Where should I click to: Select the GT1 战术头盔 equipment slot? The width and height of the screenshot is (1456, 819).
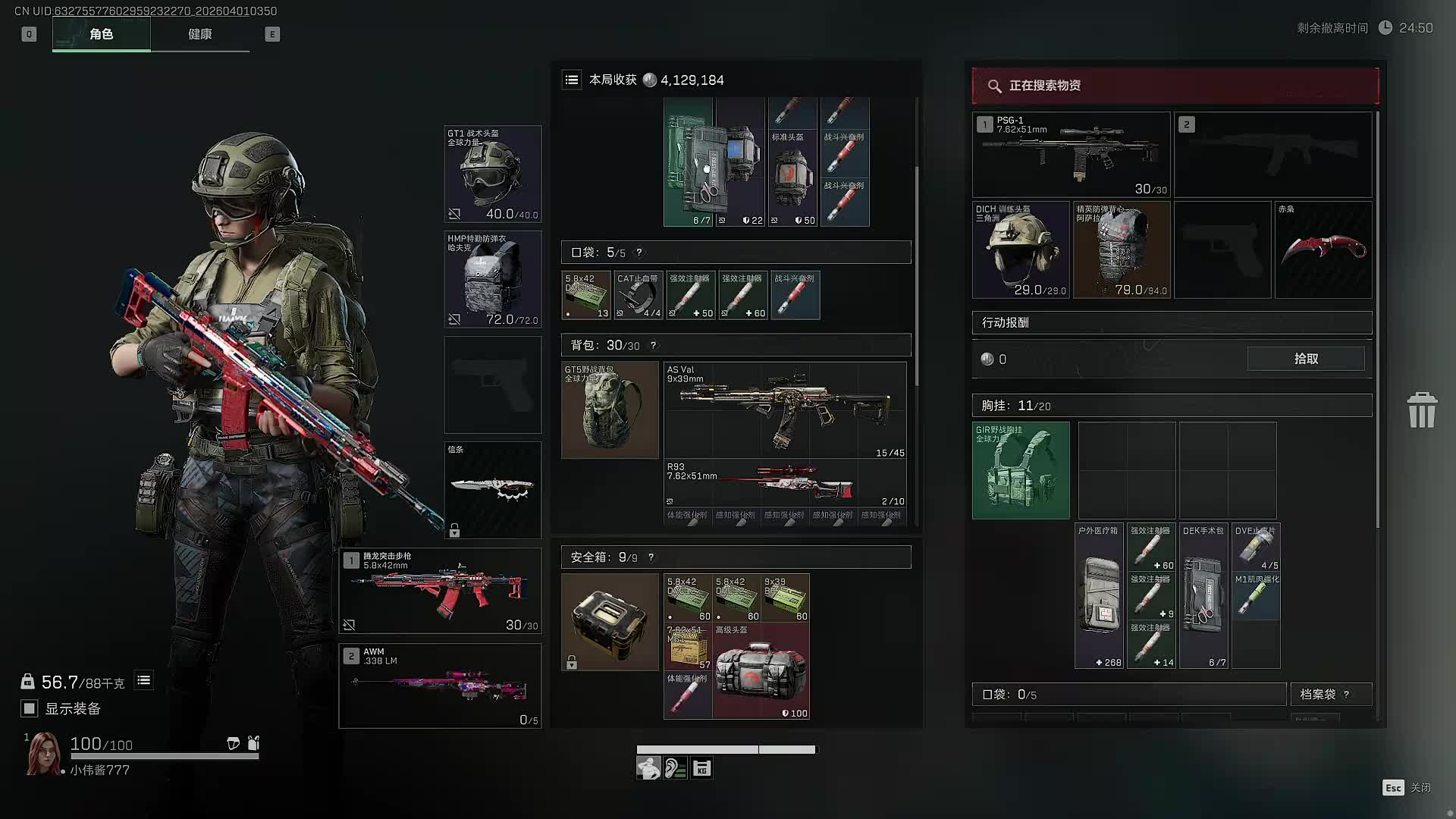[492, 174]
